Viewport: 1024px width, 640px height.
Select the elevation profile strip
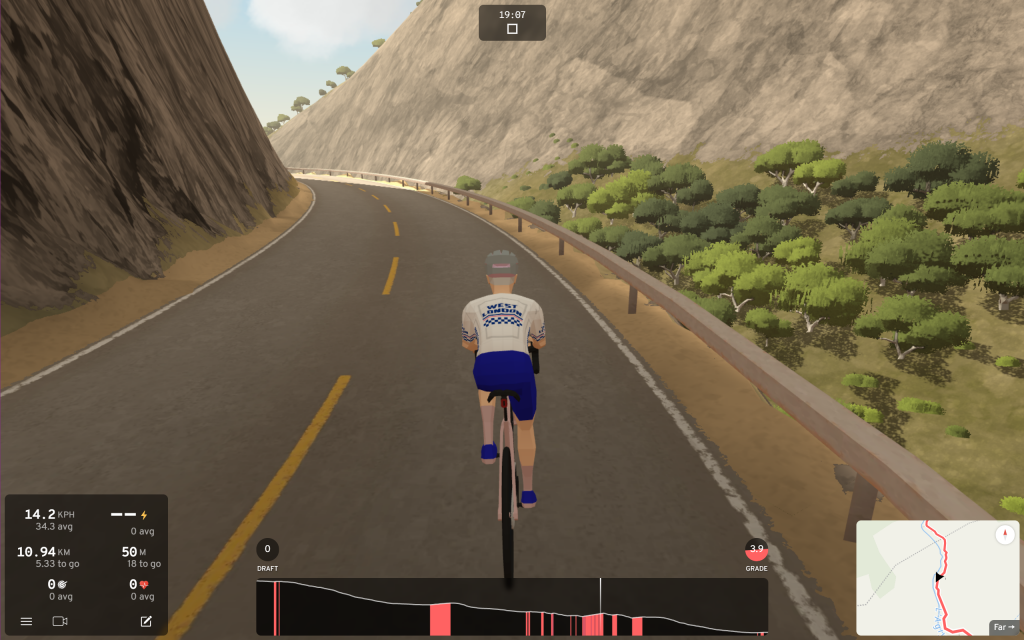tap(511, 607)
